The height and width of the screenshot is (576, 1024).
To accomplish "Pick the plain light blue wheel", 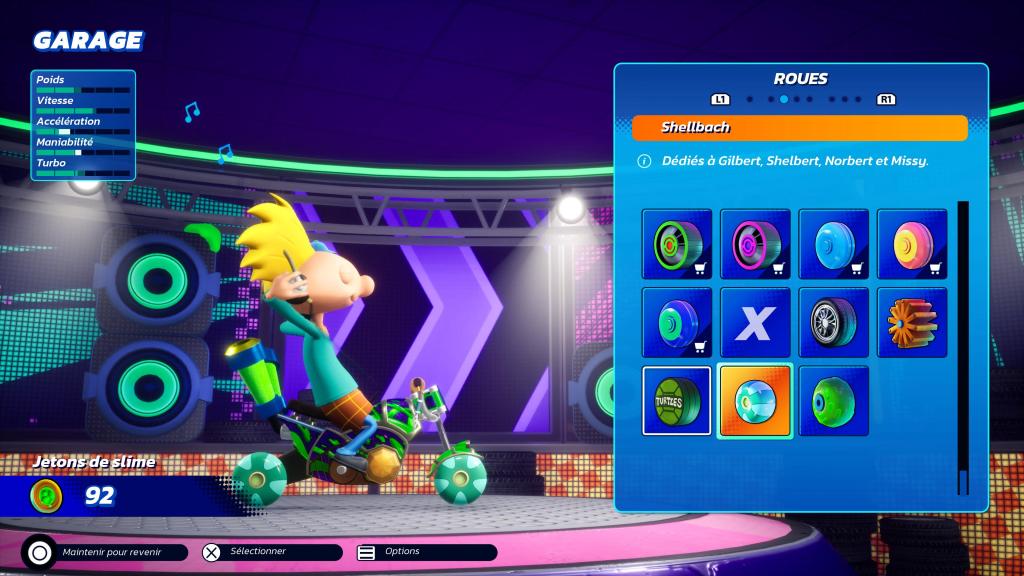I will click(x=834, y=244).
